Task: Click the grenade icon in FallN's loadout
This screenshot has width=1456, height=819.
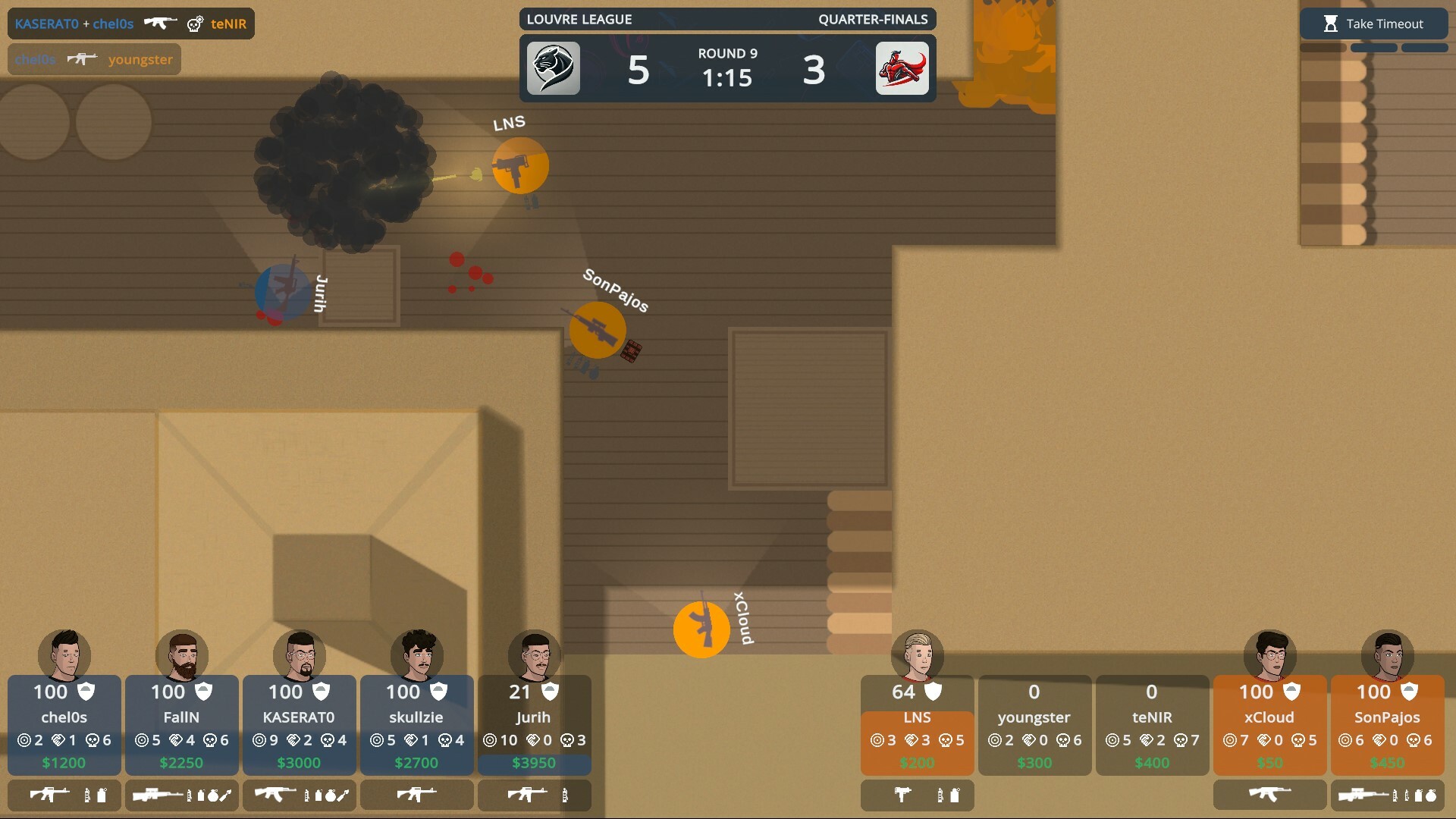Action: pyautogui.click(x=212, y=796)
